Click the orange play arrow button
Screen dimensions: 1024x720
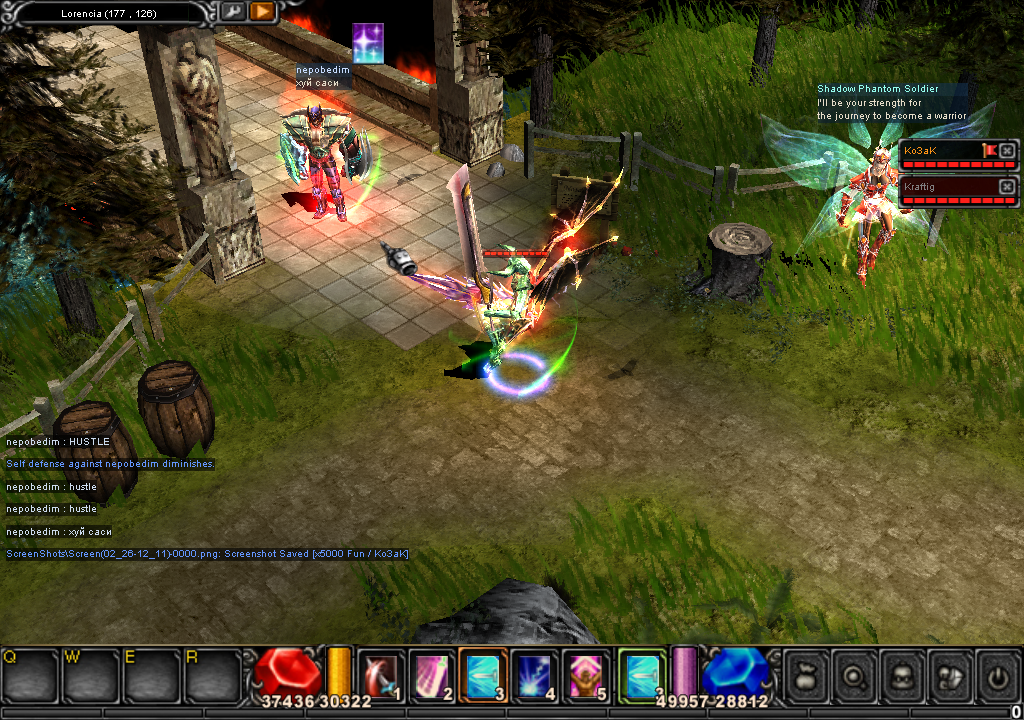click(x=262, y=12)
